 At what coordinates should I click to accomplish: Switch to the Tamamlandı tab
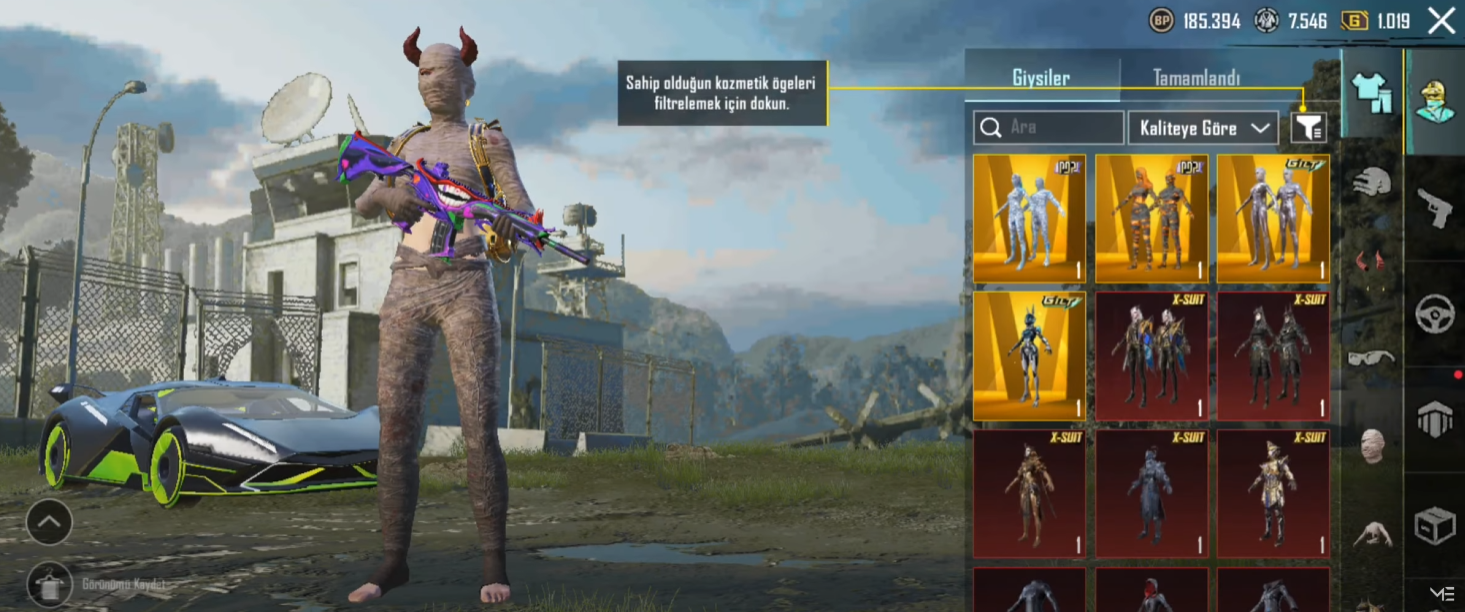(1196, 78)
